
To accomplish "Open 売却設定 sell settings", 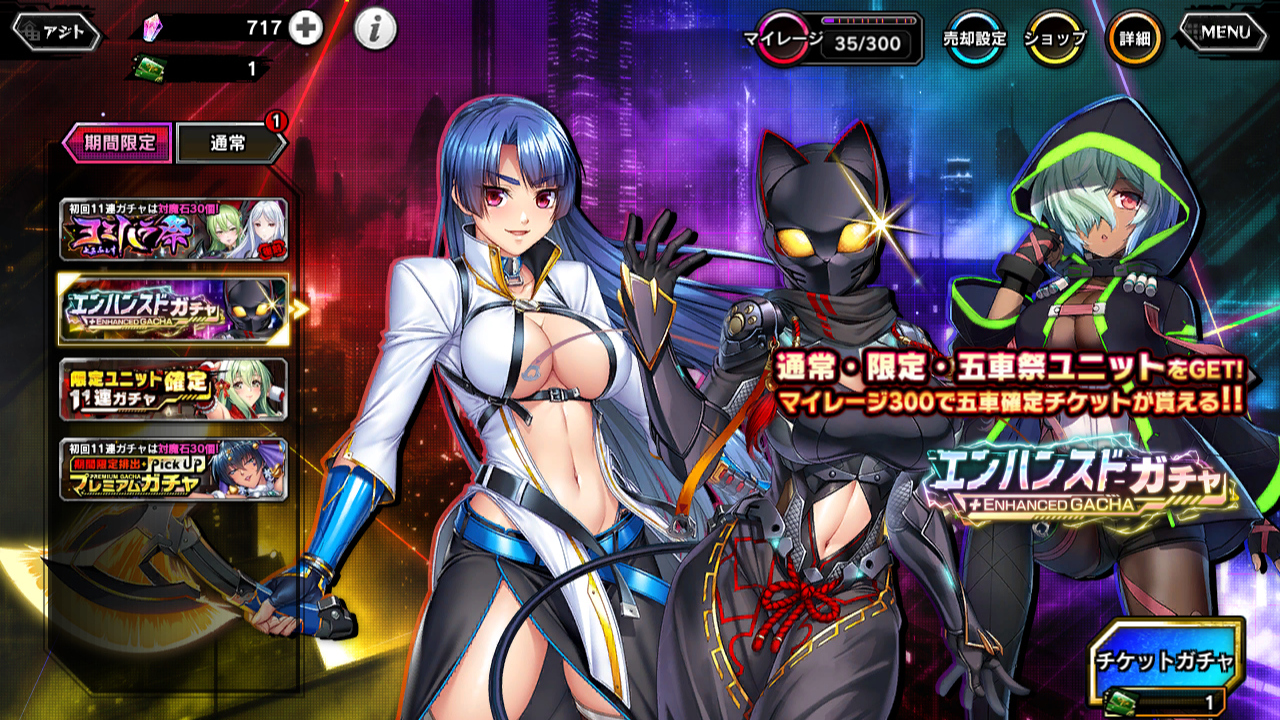I will [974, 39].
